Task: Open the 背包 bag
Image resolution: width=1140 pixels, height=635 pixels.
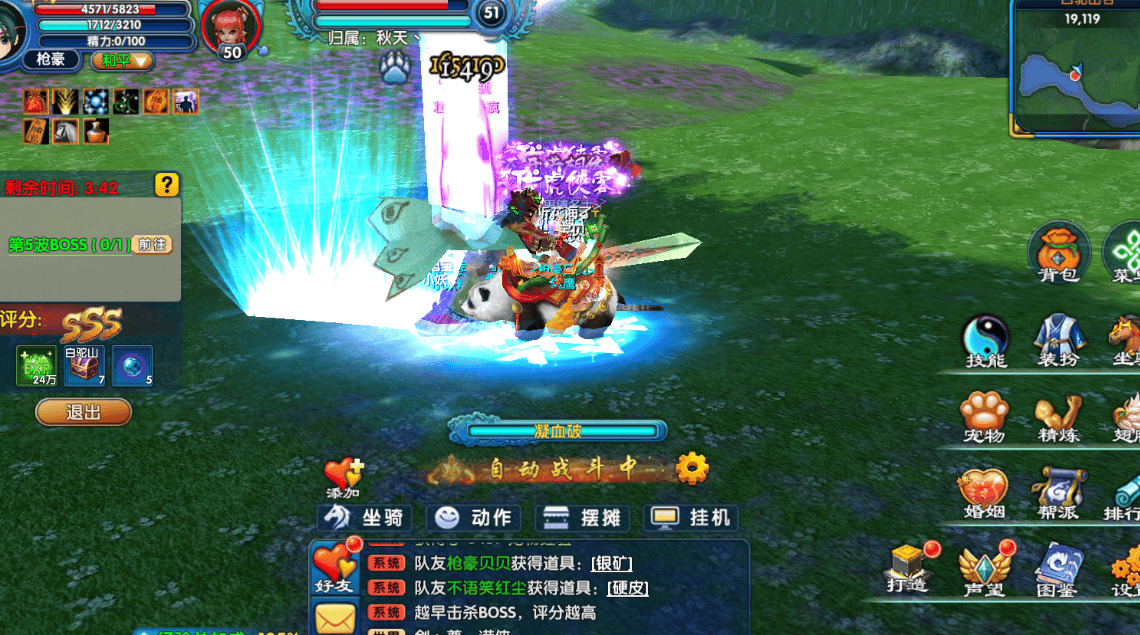Action: point(1058,252)
